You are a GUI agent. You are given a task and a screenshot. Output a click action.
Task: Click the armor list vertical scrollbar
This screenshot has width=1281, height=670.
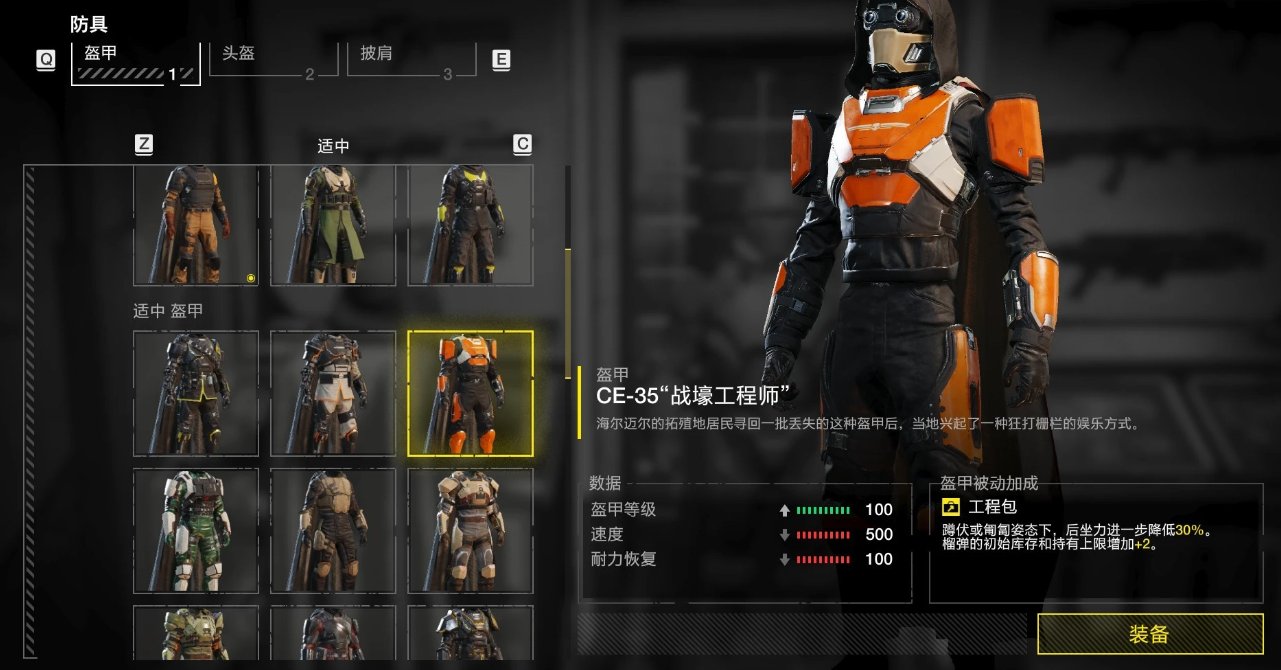568,313
